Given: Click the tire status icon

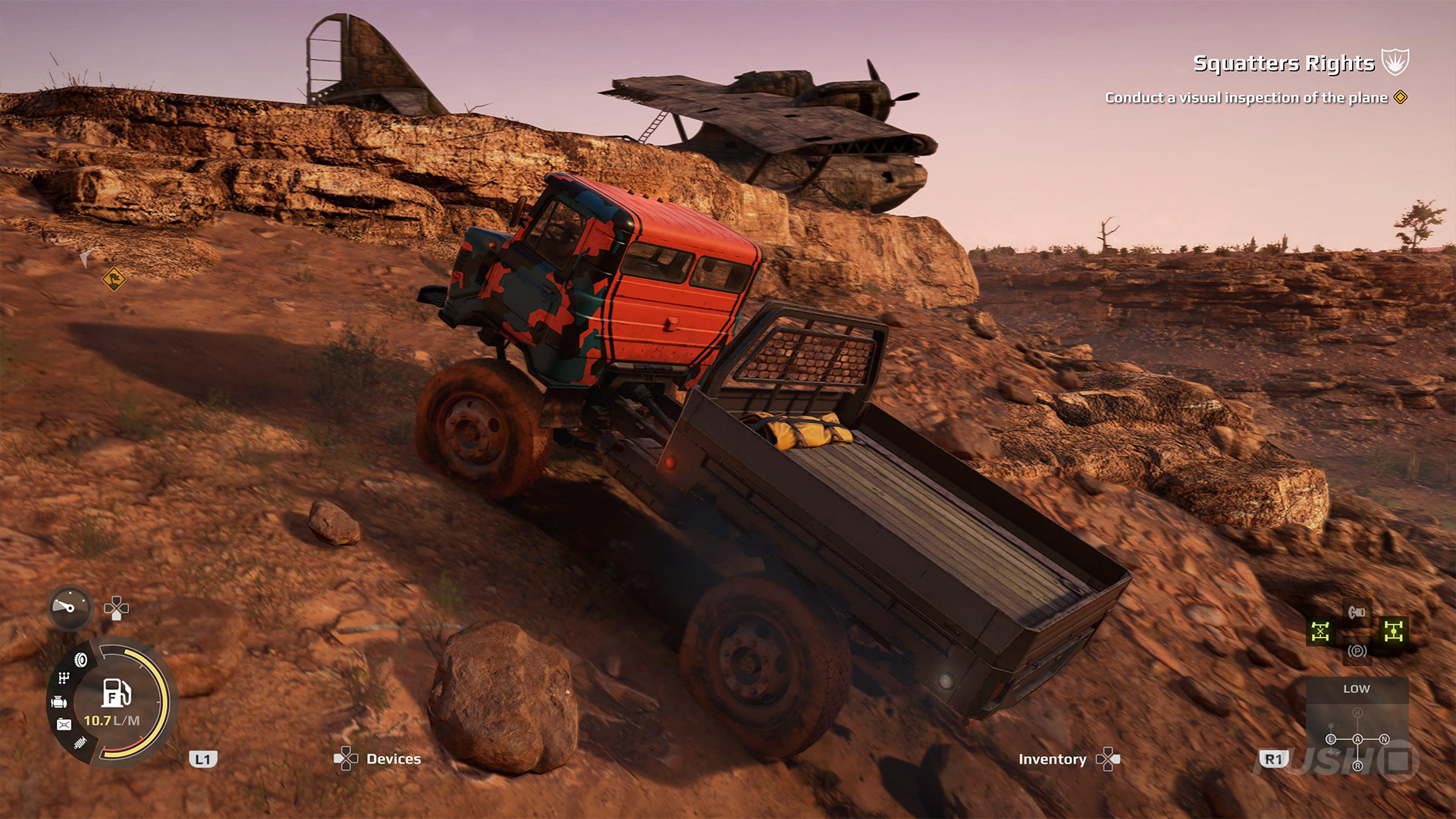Looking at the screenshot, I should [81, 660].
